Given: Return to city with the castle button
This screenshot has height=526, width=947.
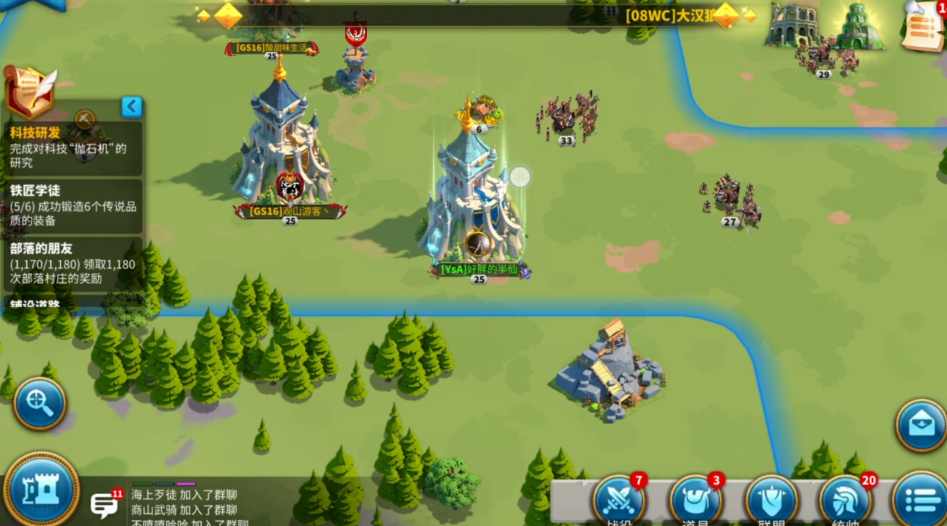Looking at the screenshot, I should click(x=41, y=490).
